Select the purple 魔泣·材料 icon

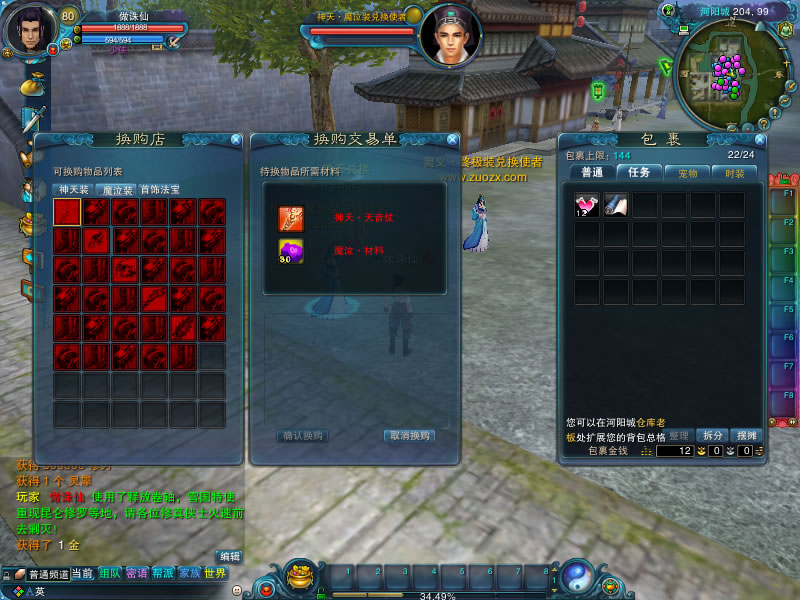[x=291, y=252]
